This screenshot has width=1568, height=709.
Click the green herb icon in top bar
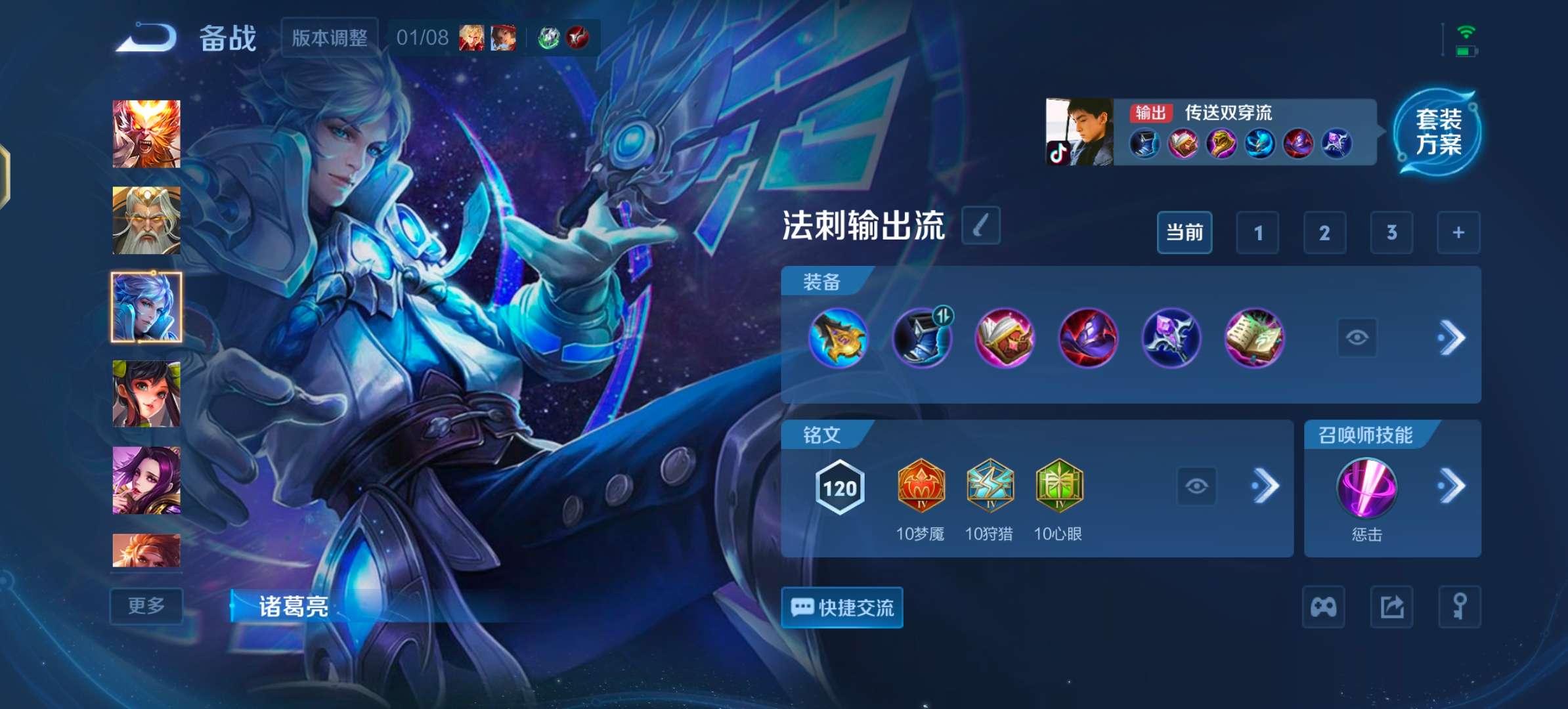pyautogui.click(x=548, y=37)
